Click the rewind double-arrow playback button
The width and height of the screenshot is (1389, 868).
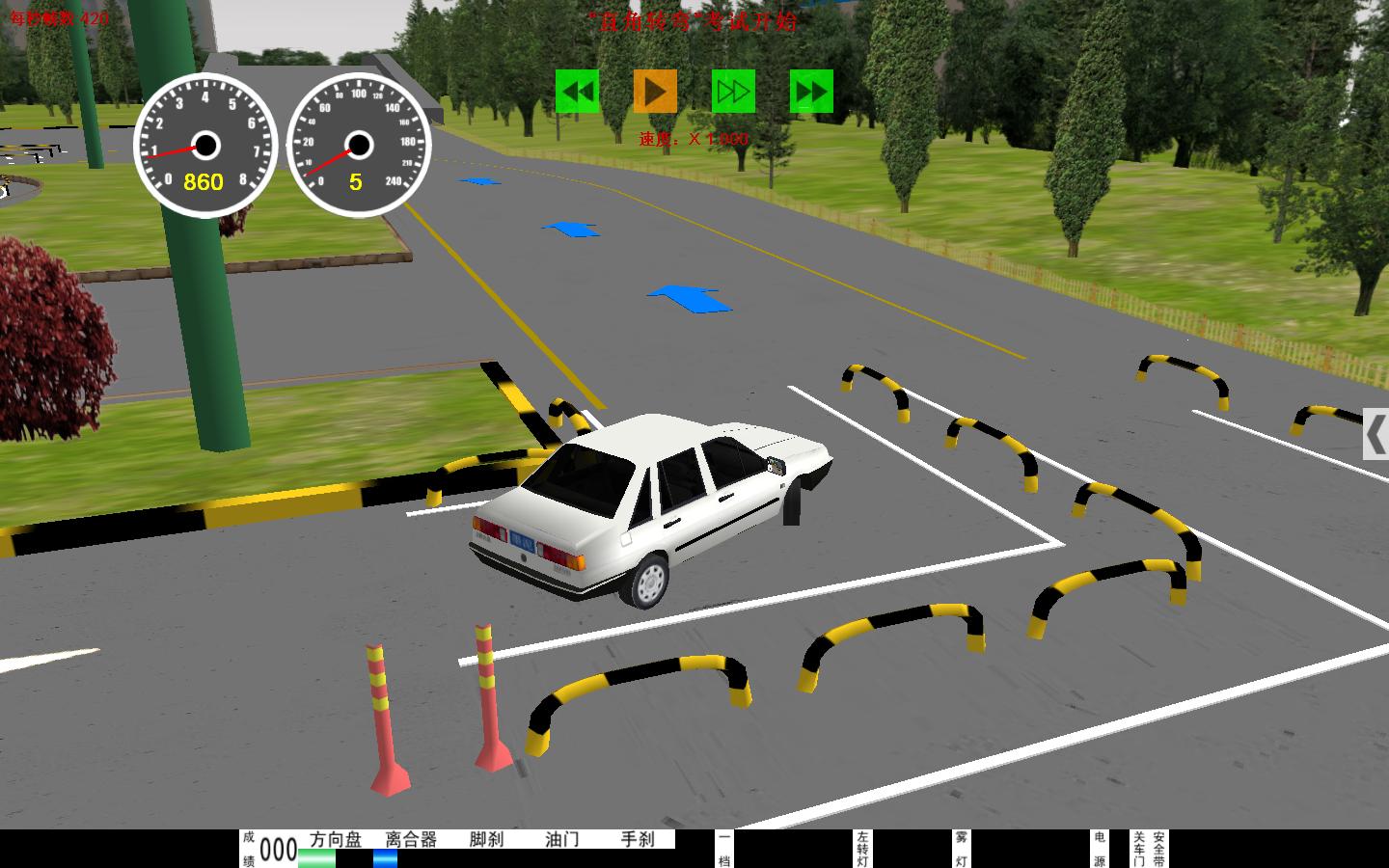(x=577, y=92)
